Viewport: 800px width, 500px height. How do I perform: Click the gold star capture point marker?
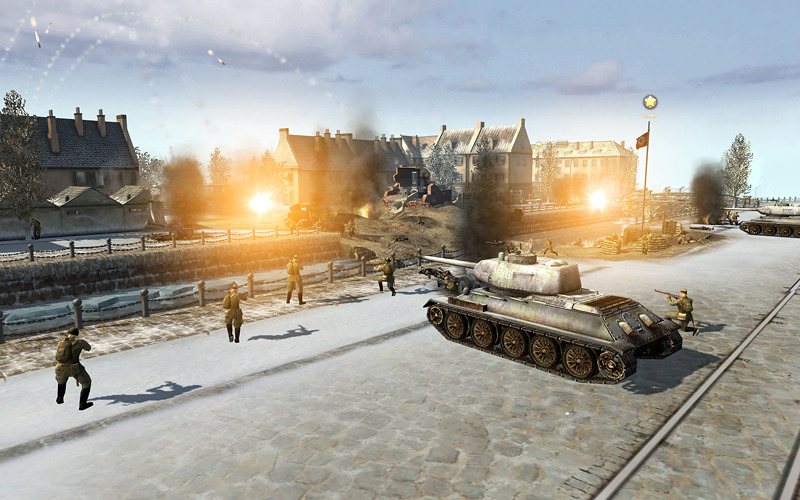[x=650, y=102]
